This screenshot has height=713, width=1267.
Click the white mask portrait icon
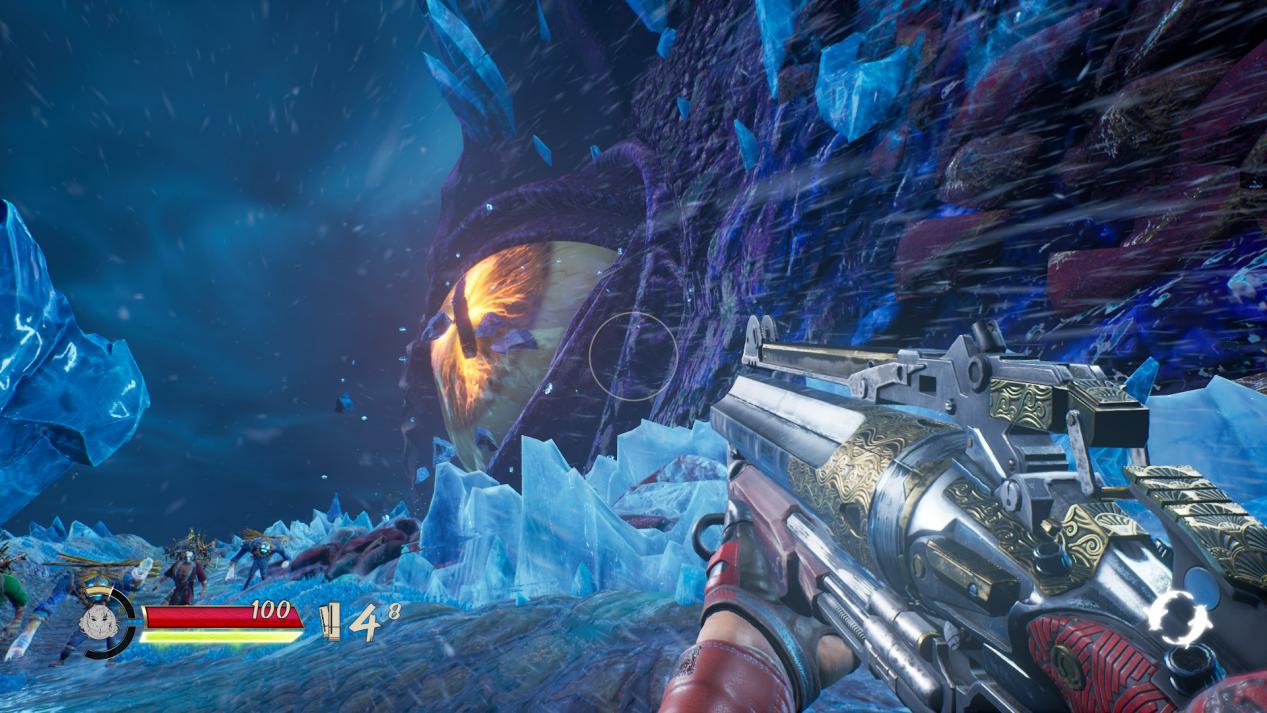(x=98, y=622)
